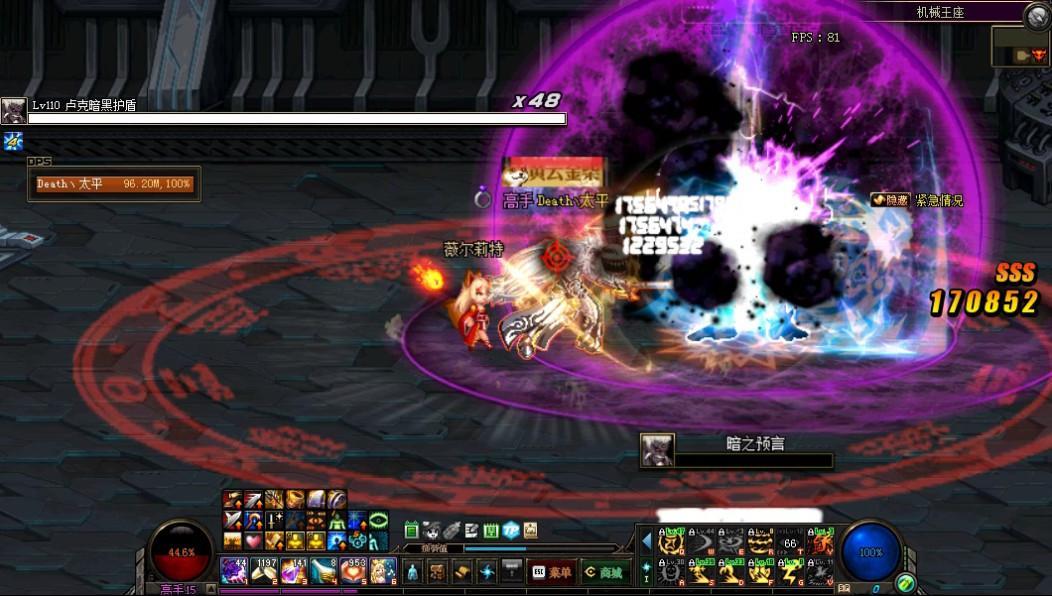This screenshot has width=1052, height=596.
Task: Click the round compass button by 机械王座
Action: 1037,16
